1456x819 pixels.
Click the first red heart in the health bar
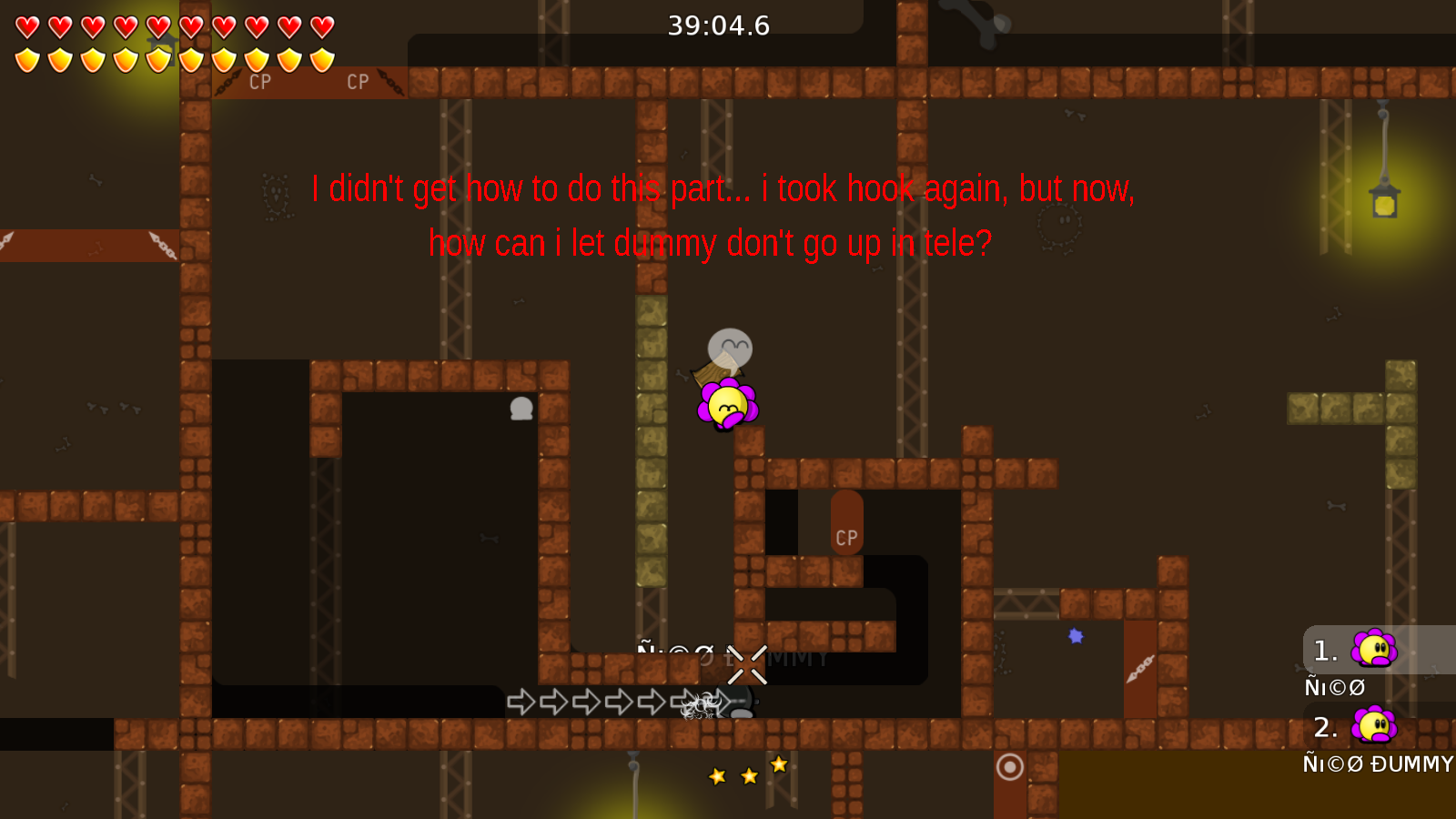point(25,26)
